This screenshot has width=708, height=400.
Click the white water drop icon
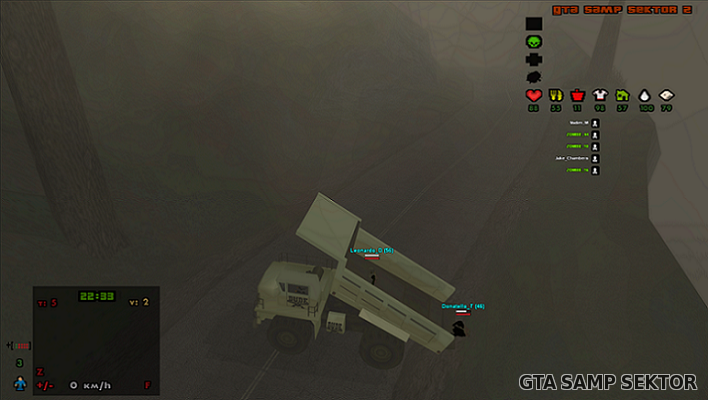click(645, 95)
